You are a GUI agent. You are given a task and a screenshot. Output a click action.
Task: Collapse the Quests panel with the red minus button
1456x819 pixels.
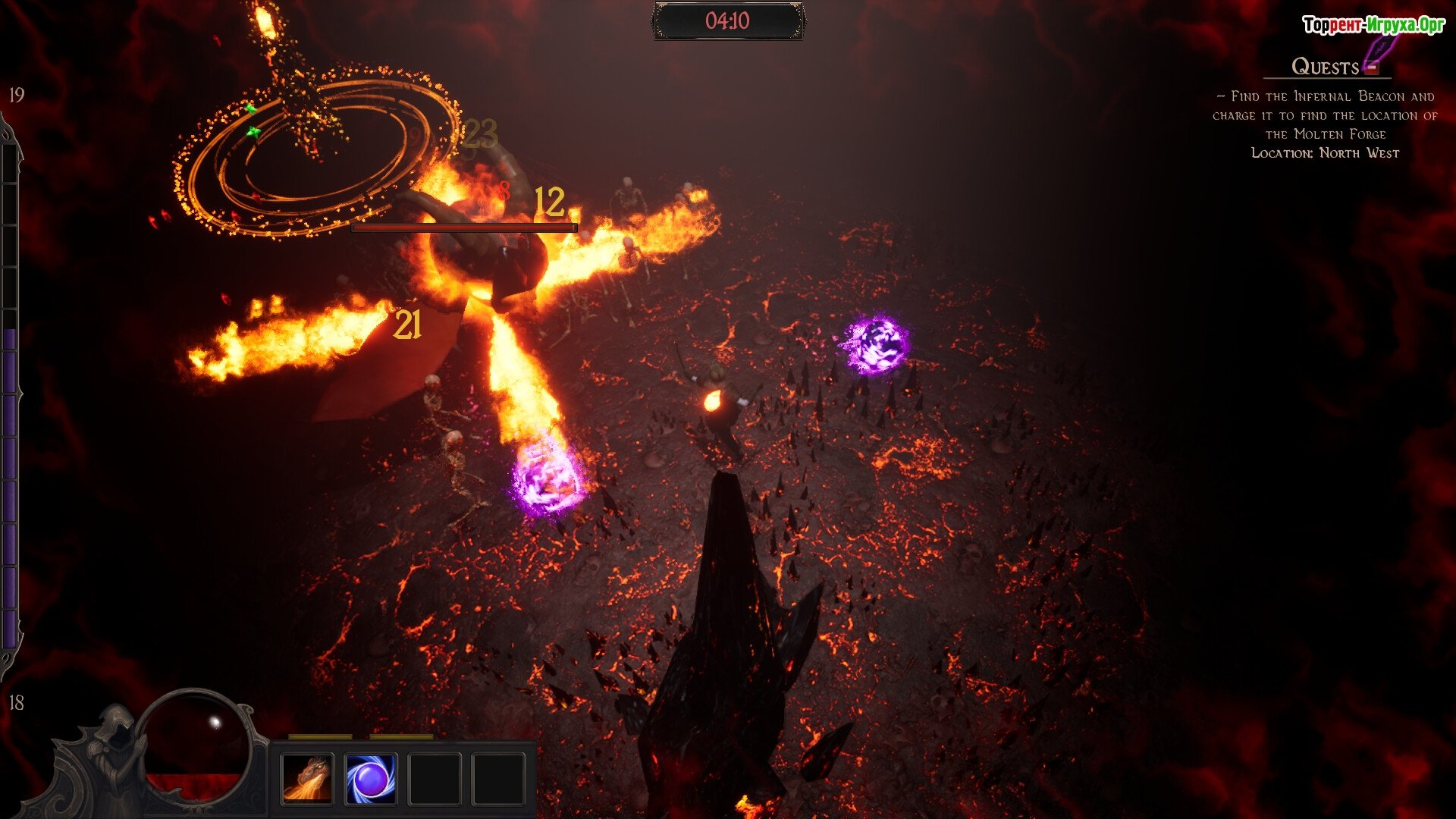point(1371,68)
